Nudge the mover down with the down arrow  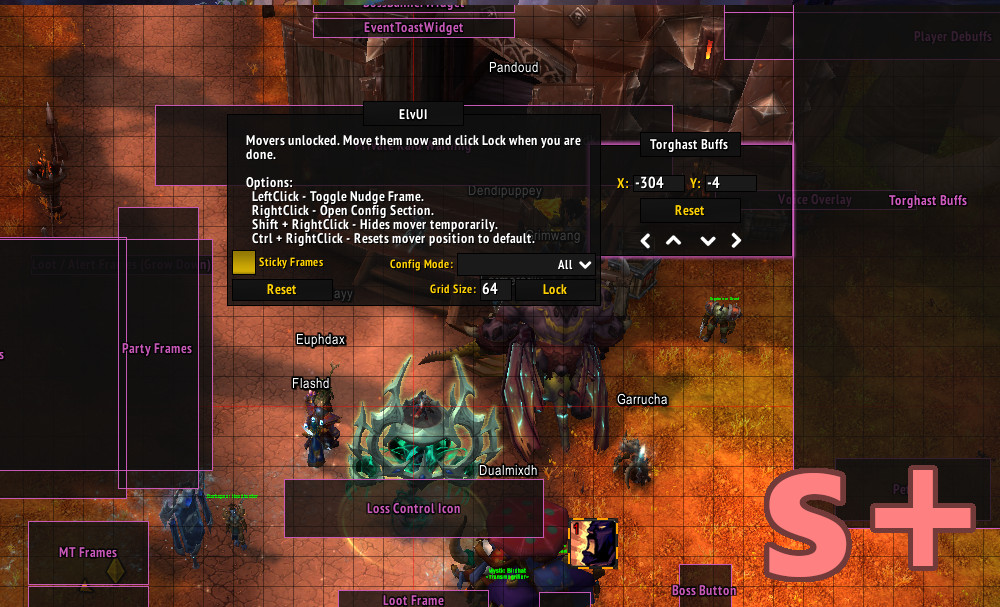(708, 241)
